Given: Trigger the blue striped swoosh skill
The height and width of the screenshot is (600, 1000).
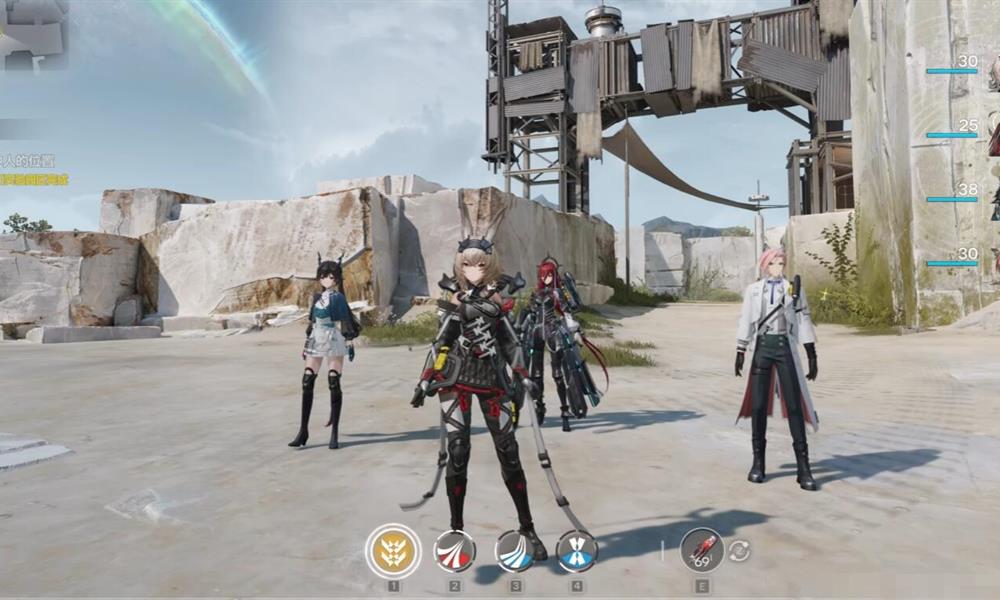Looking at the screenshot, I should 516,551.
